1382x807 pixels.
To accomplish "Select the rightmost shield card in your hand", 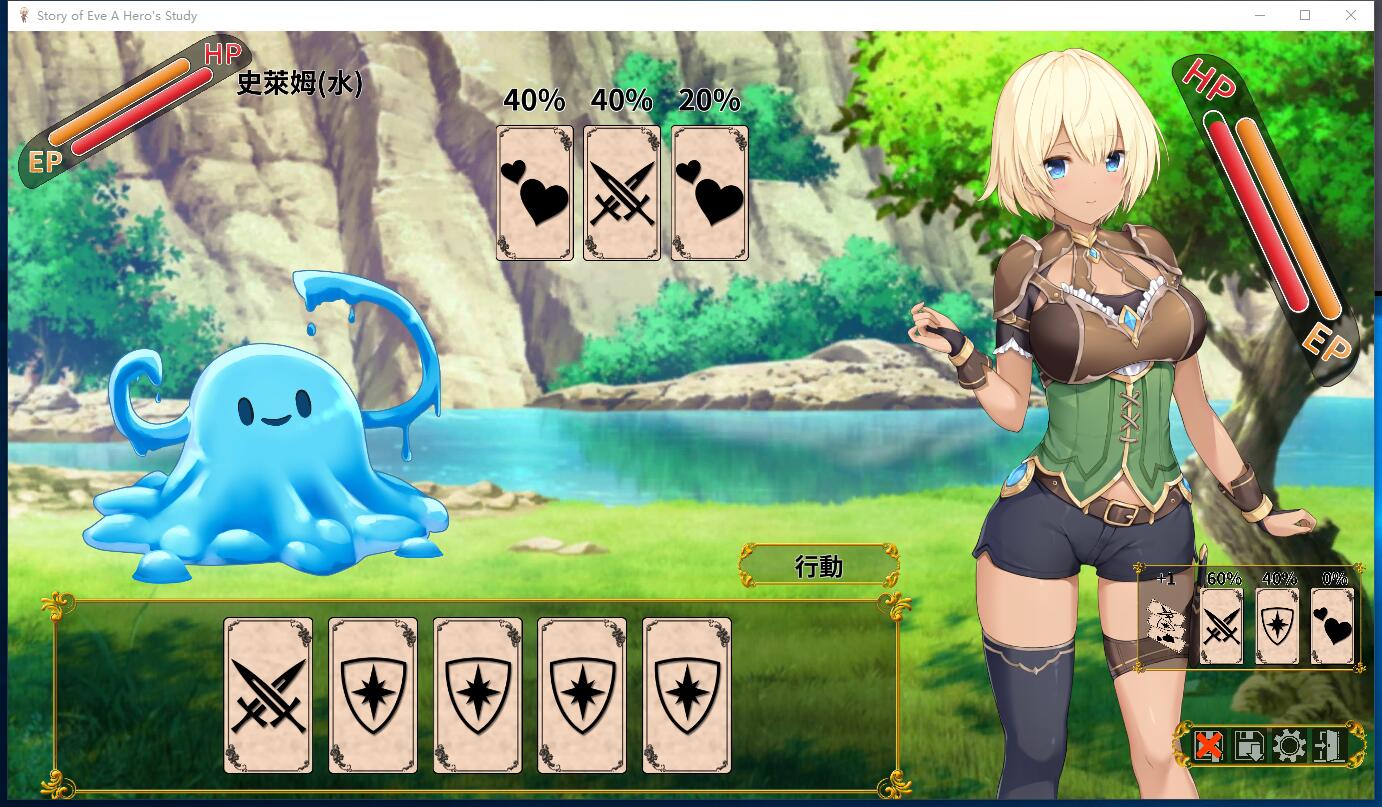I will [686, 695].
